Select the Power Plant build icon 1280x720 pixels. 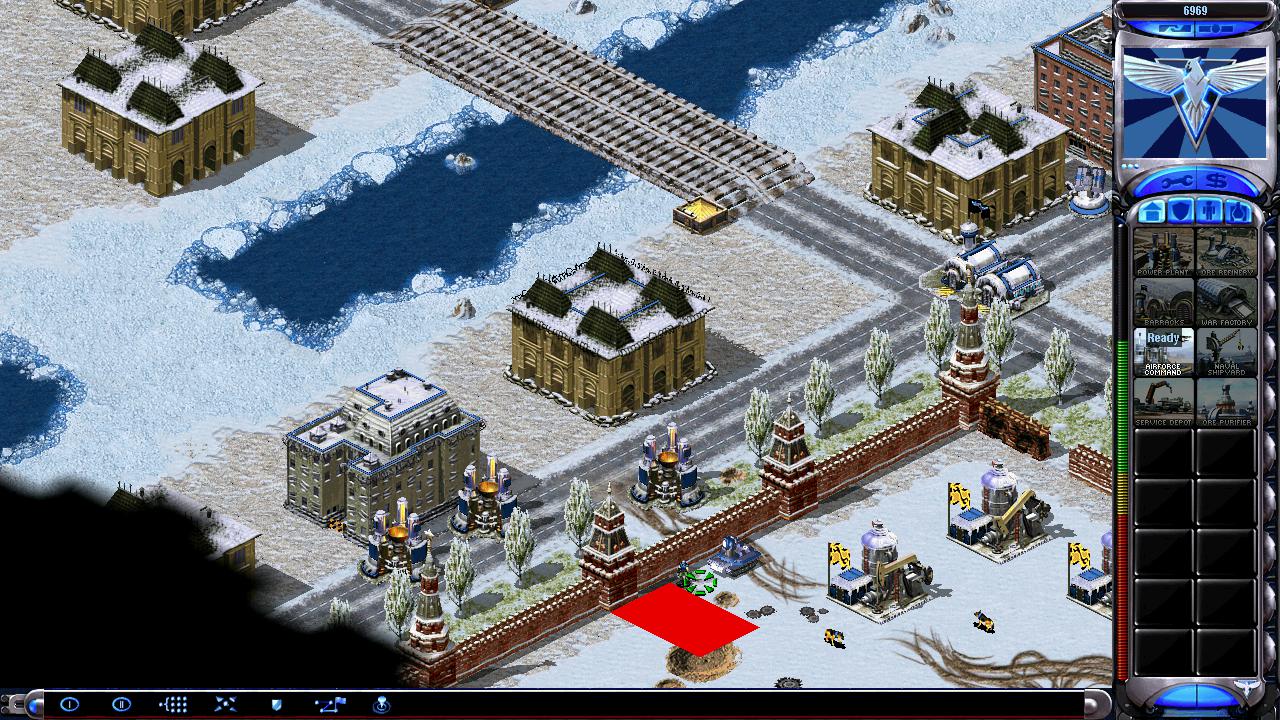1163,251
